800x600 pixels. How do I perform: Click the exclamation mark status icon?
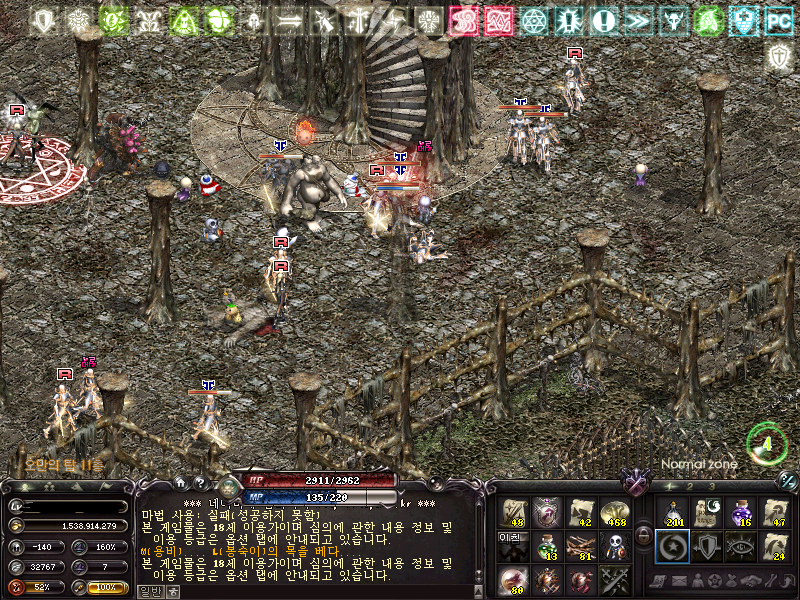[604, 20]
